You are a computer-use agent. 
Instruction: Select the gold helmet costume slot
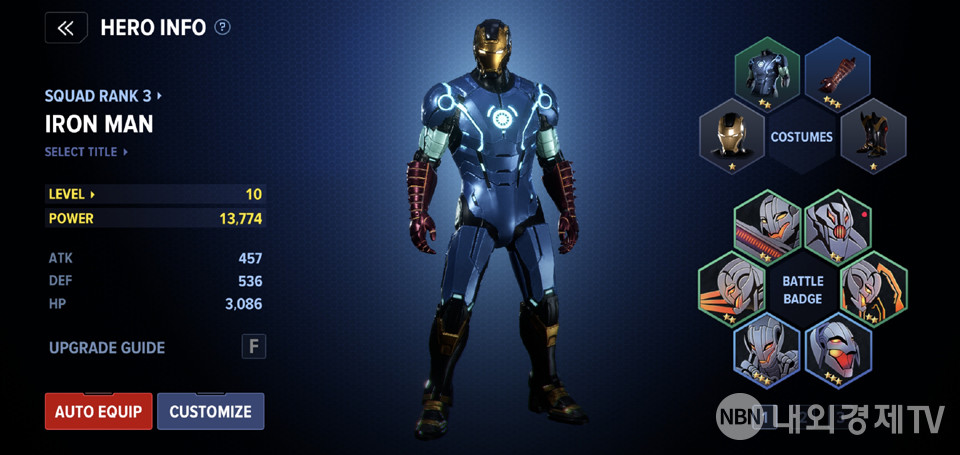coord(733,135)
